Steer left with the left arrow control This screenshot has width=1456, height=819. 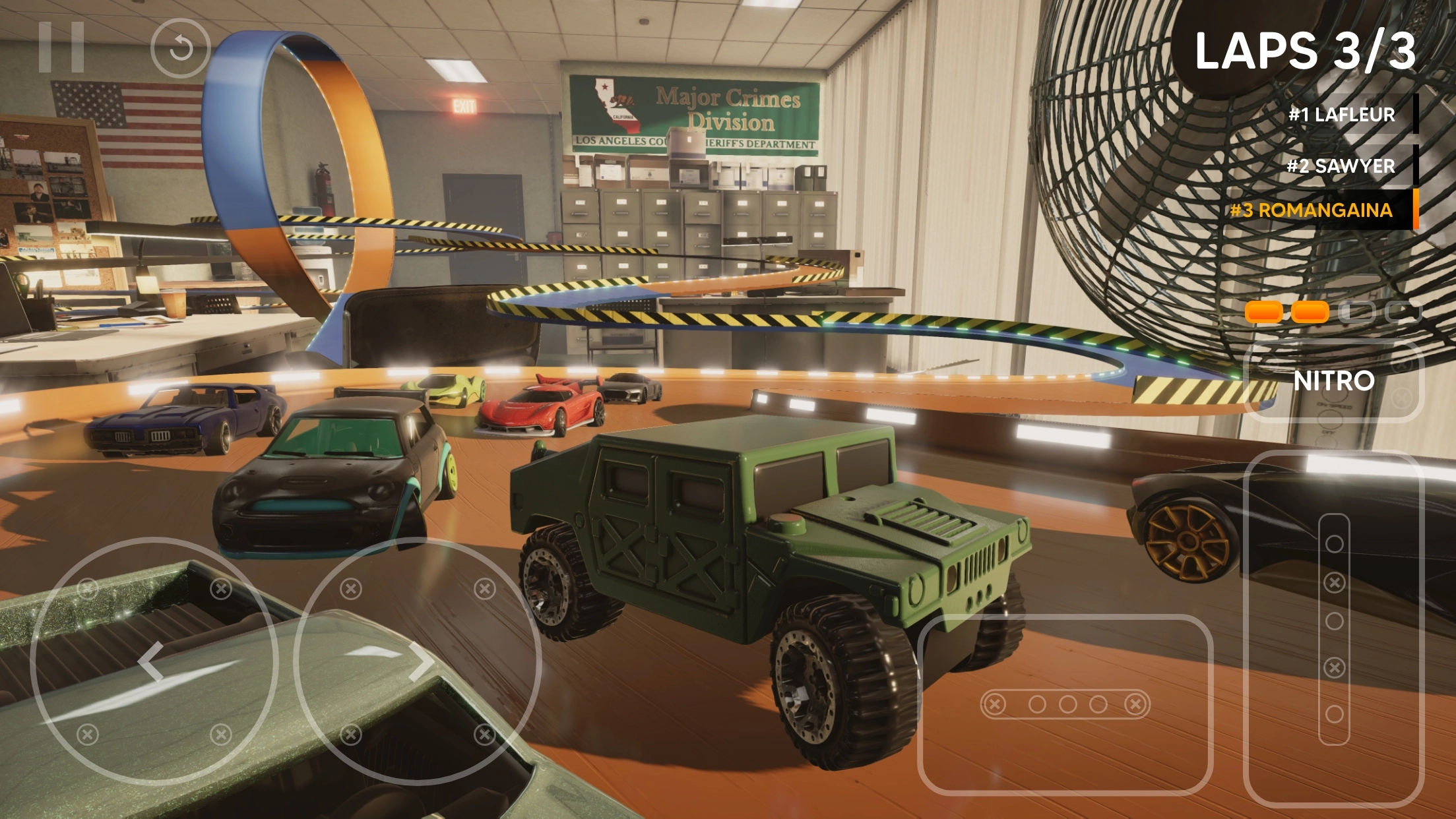152,661
